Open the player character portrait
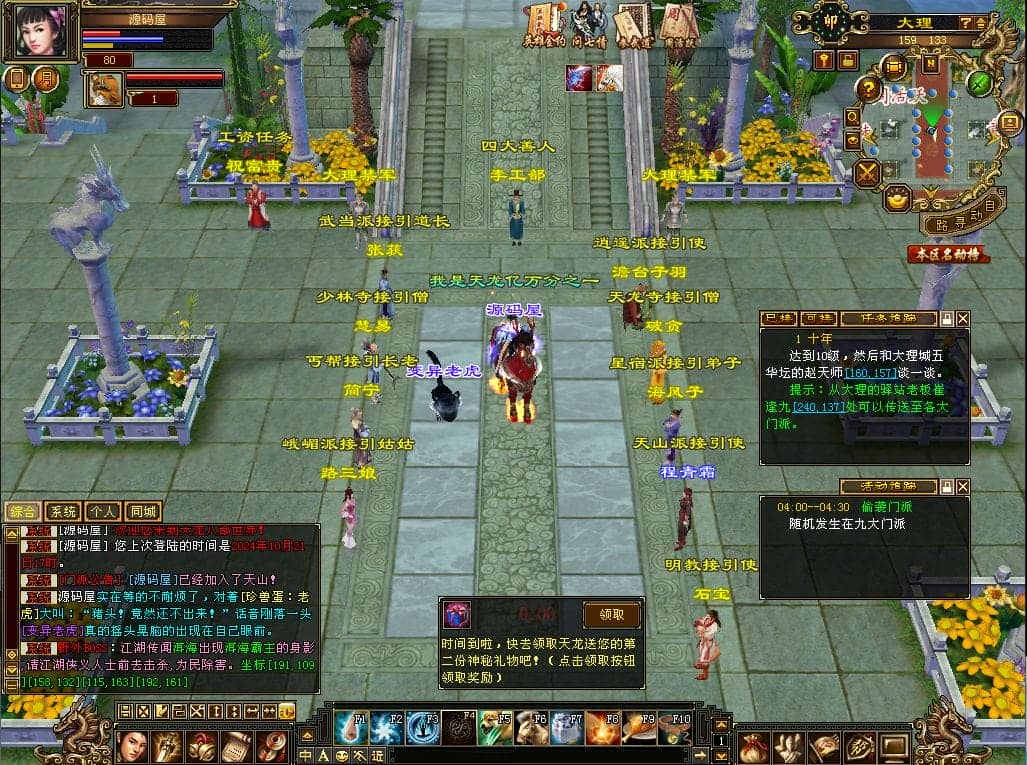 [x=43, y=31]
